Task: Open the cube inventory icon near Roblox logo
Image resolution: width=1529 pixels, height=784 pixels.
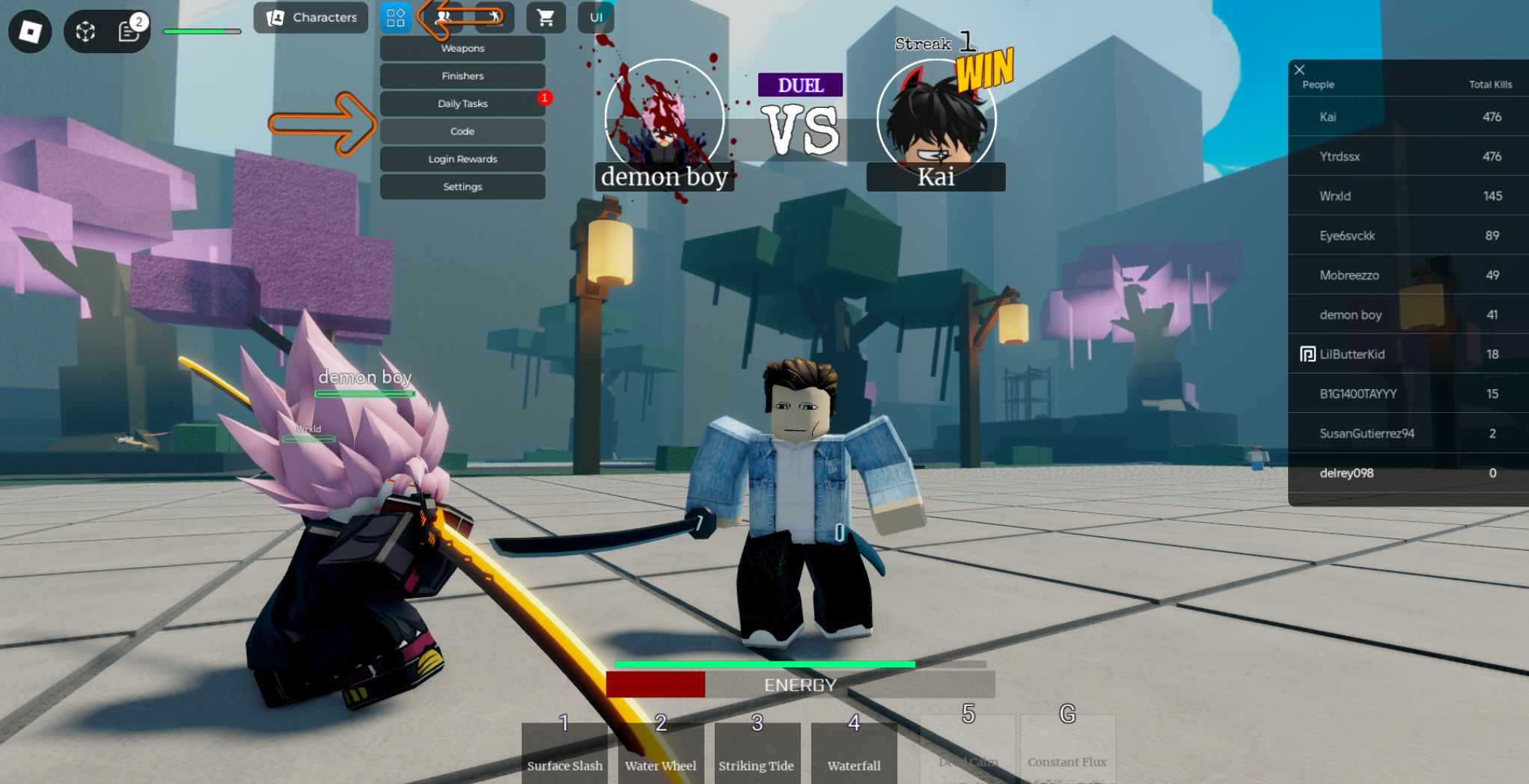Action: (x=85, y=30)
